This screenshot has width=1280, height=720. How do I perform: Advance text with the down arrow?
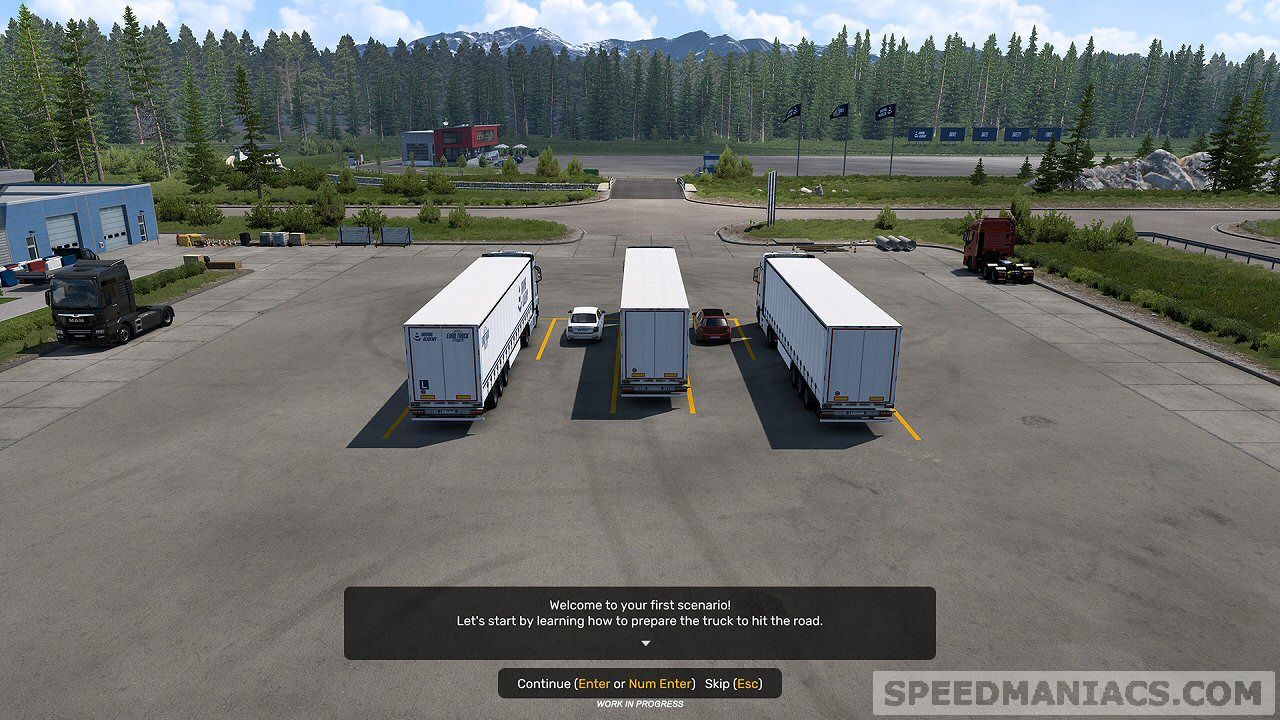645,644
